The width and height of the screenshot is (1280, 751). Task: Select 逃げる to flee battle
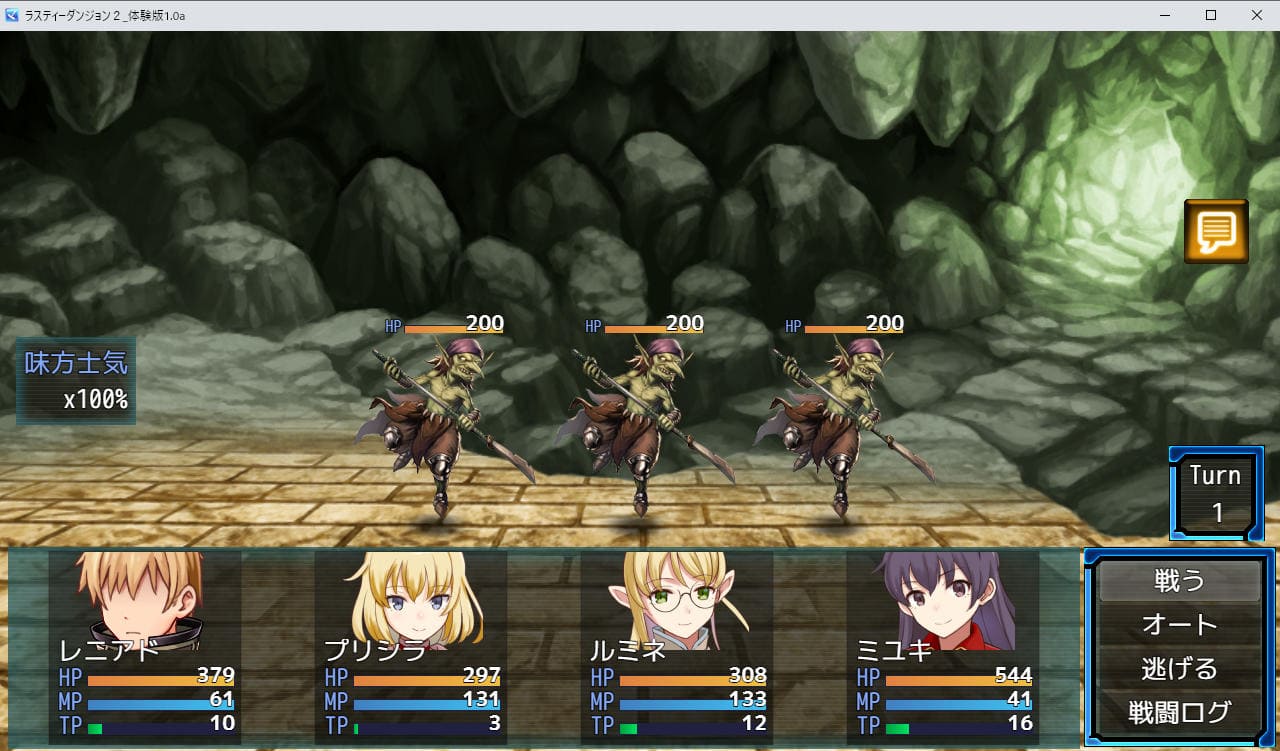click(x=1179, y=668)
